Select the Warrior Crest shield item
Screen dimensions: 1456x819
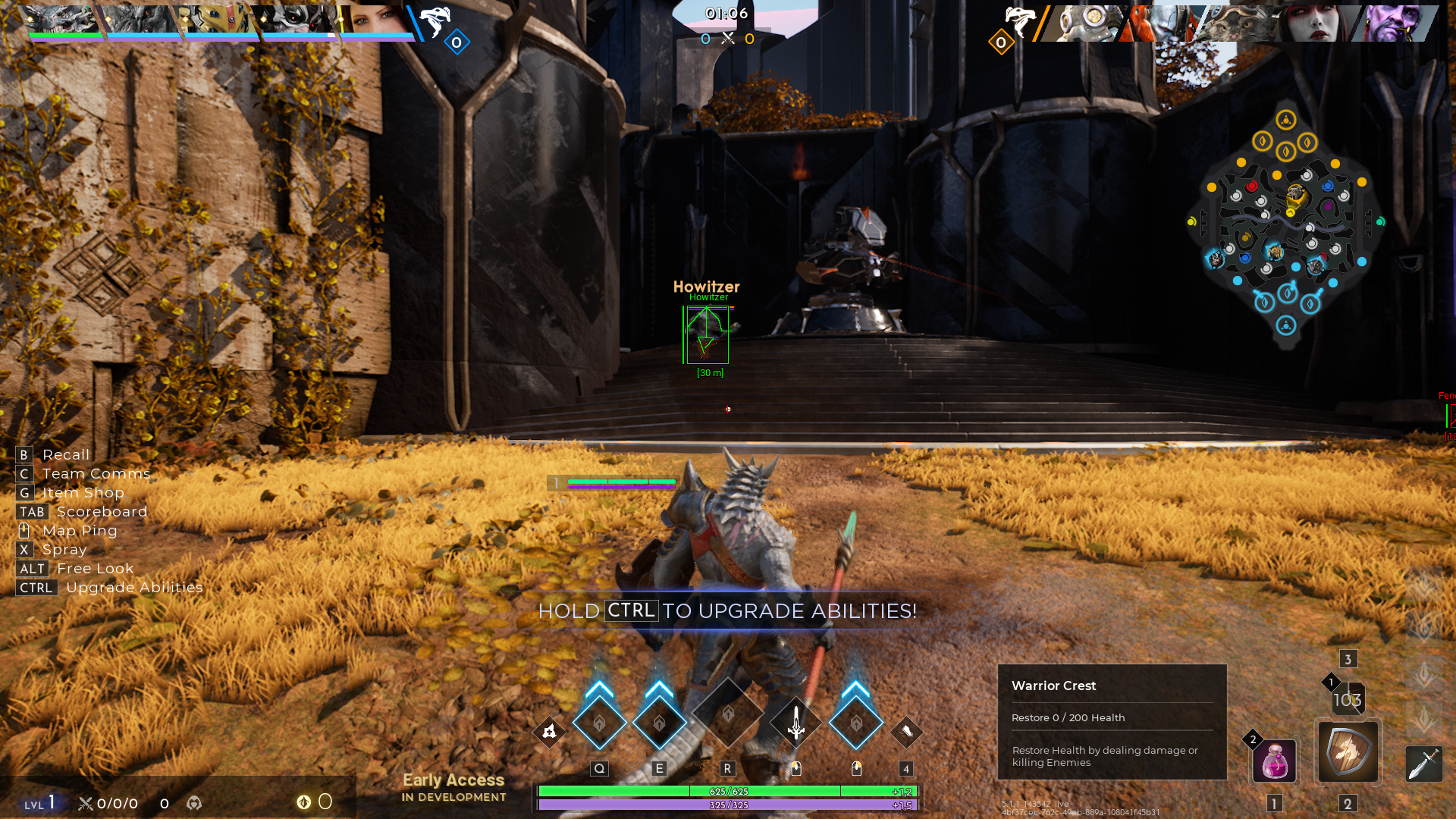coord(1348,752)
